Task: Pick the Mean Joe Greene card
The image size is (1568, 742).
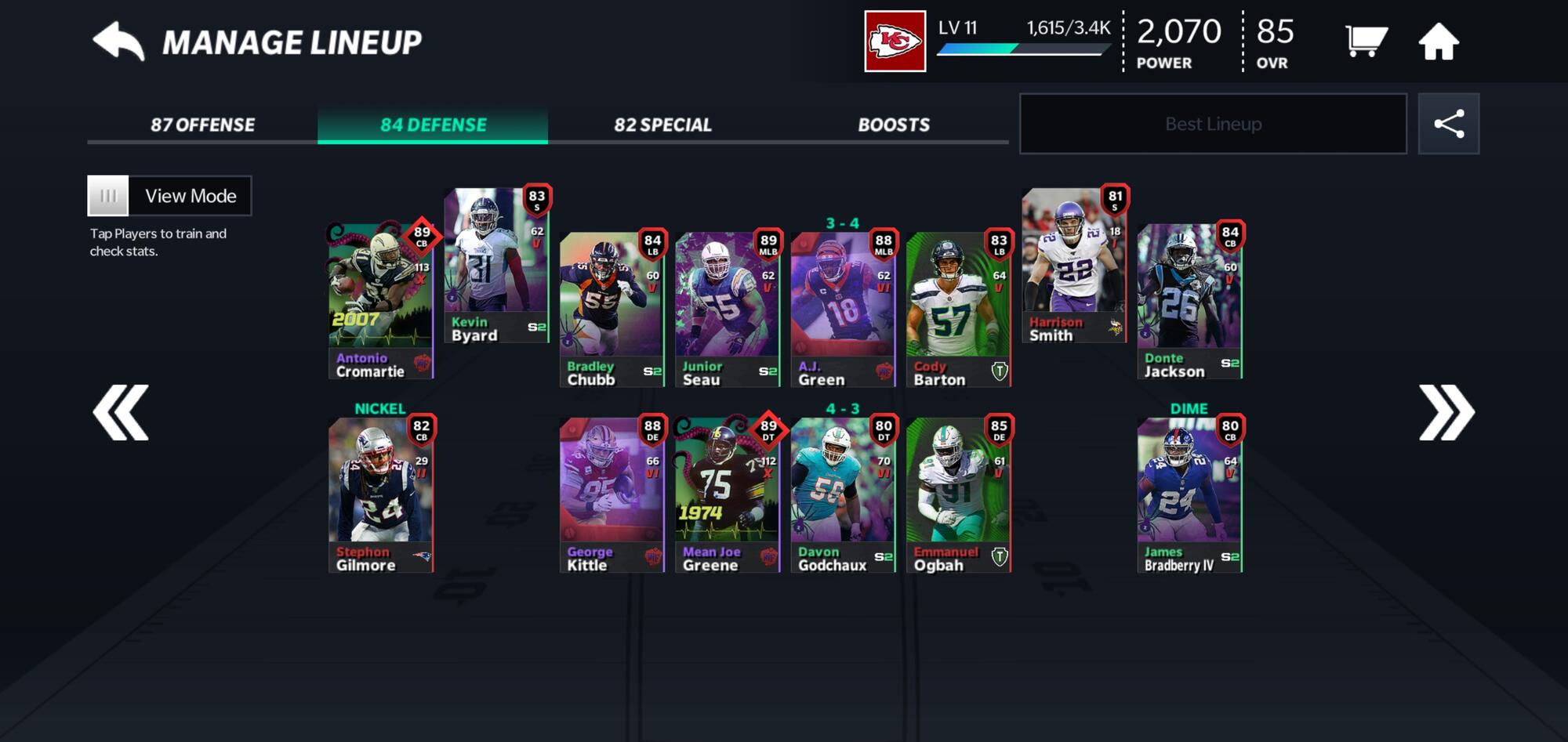Action: tap(727, 495)
